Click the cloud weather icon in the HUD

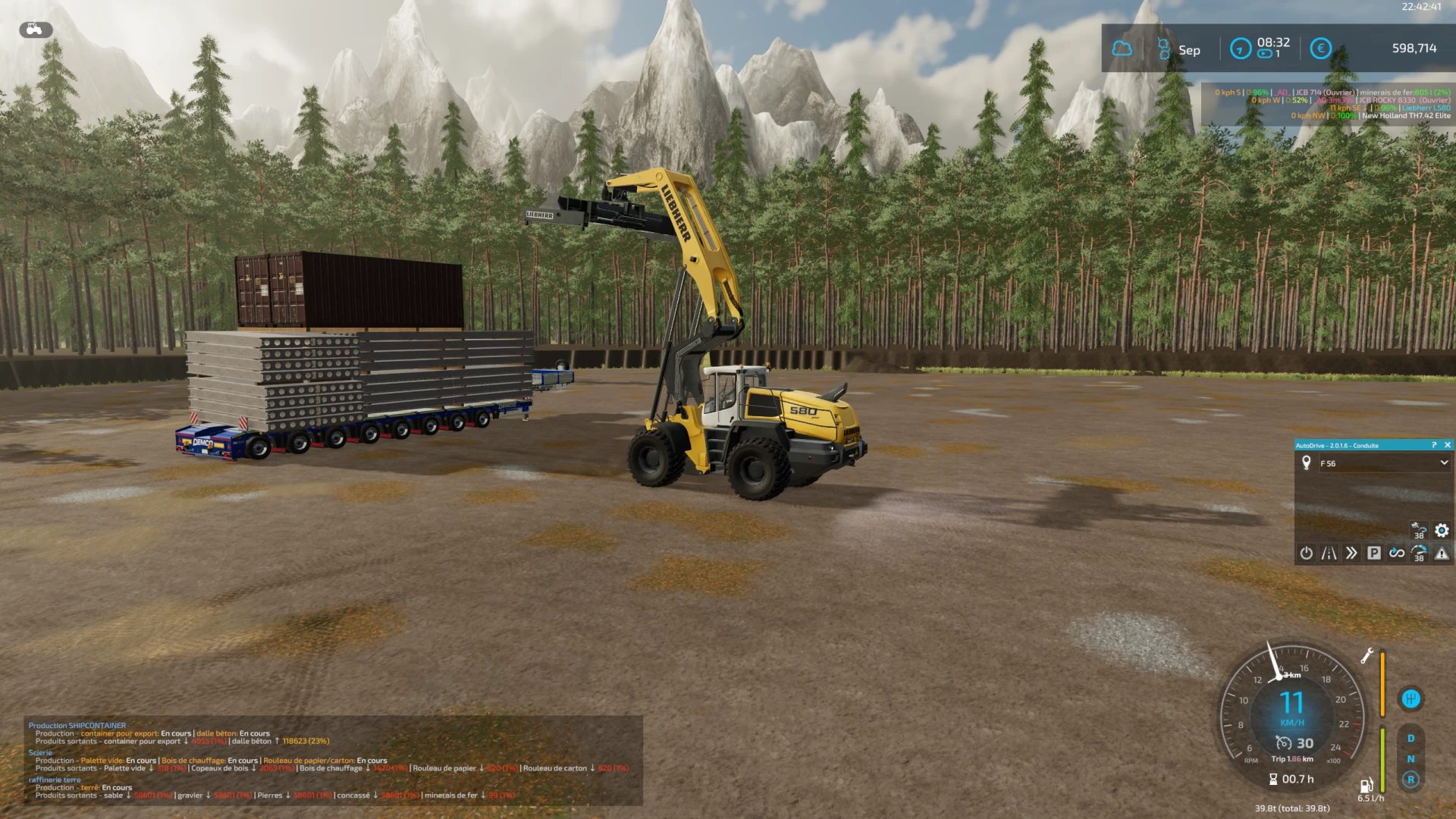pos(1122,49)
